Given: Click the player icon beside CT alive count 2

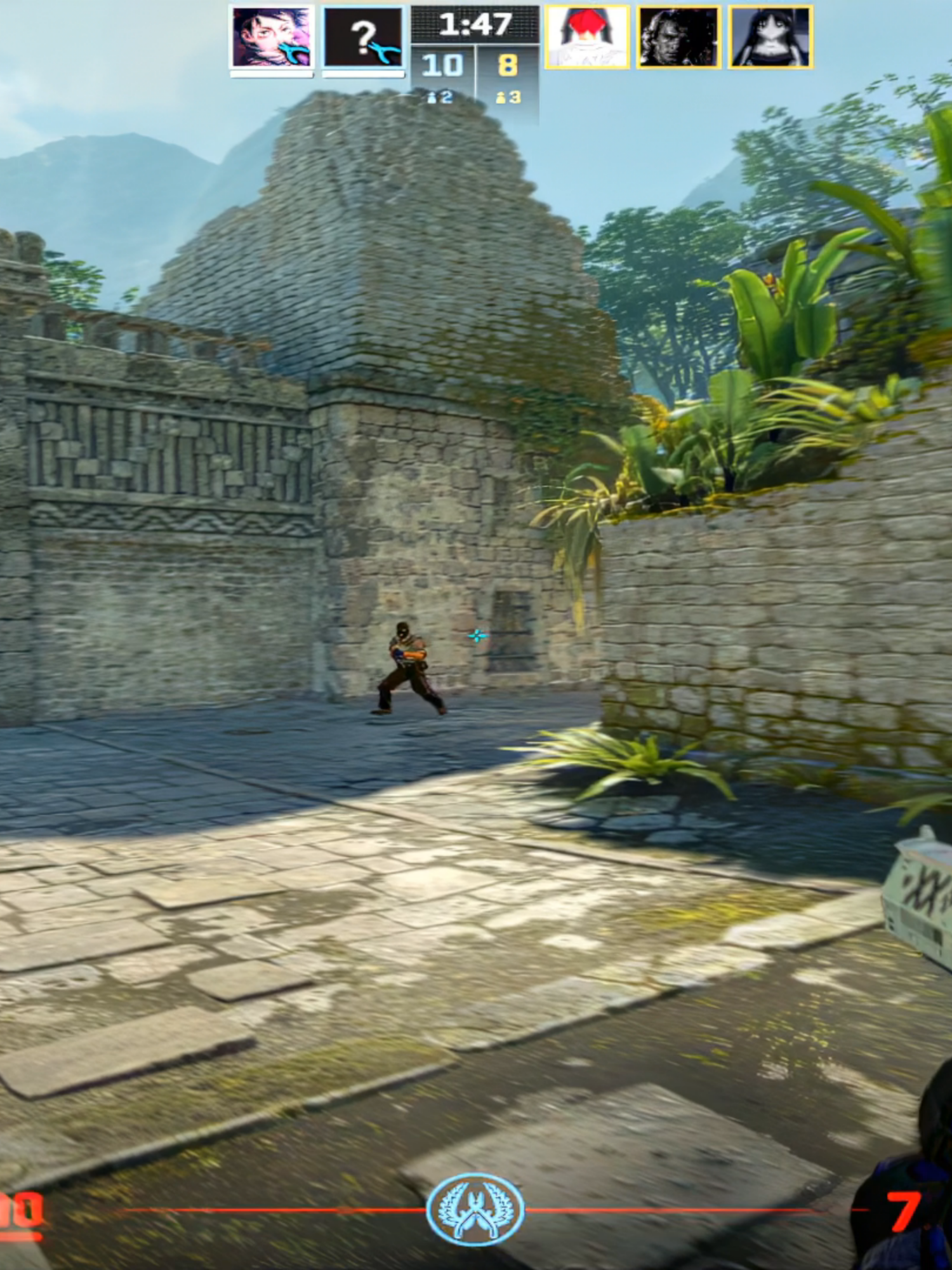Looking at the screenshot, I should pyautogui.click(x=432, y=98).
